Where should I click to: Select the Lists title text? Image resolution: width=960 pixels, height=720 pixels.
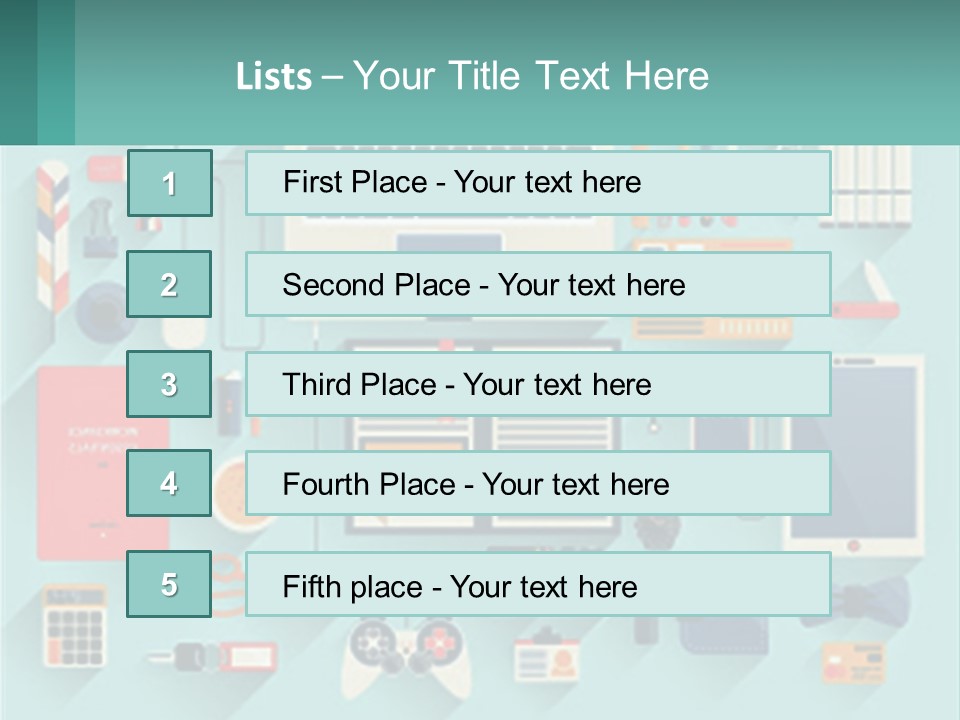472,76
